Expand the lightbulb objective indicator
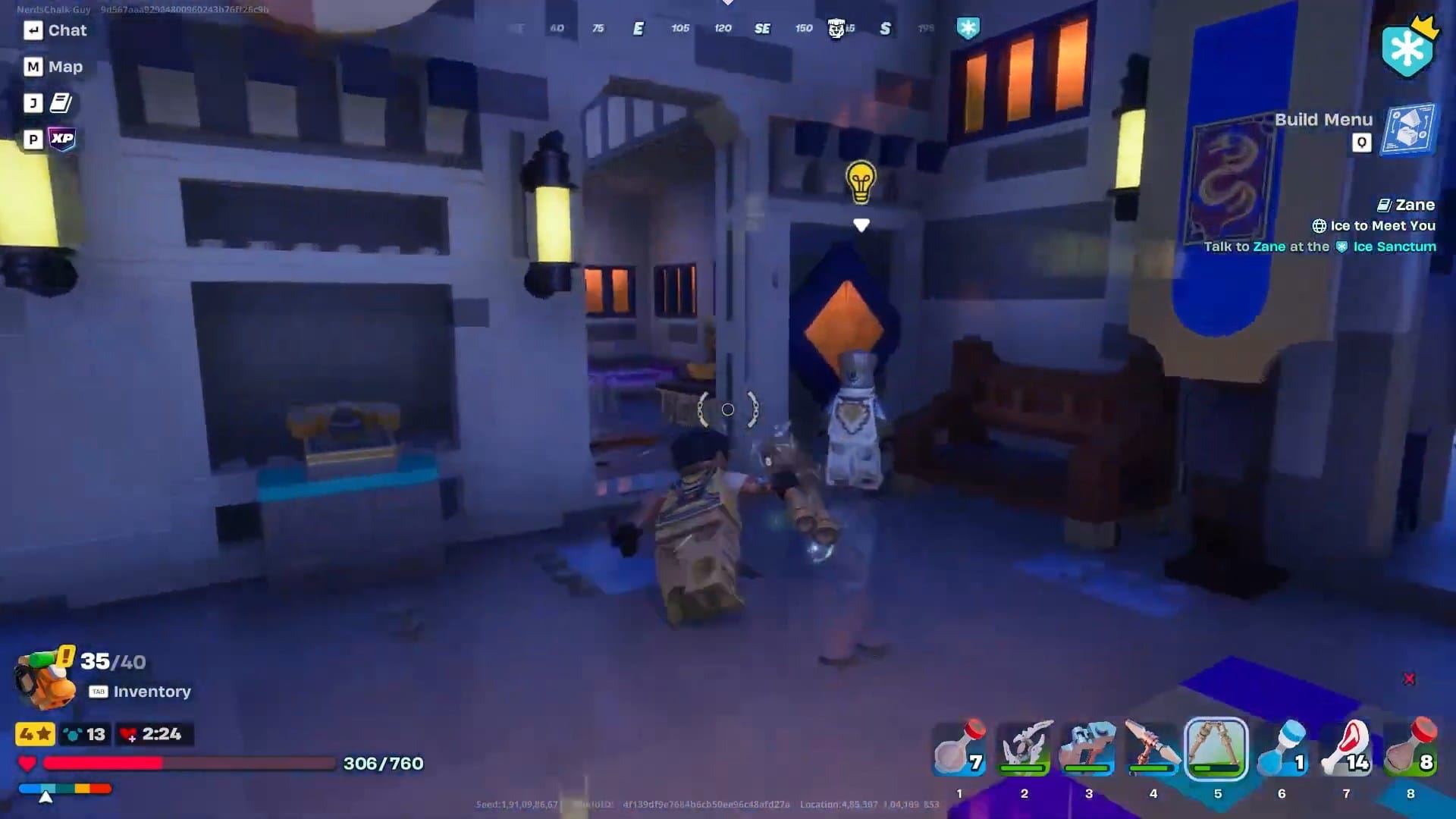Screen dimensions: 1456x819 coord(859,184)
